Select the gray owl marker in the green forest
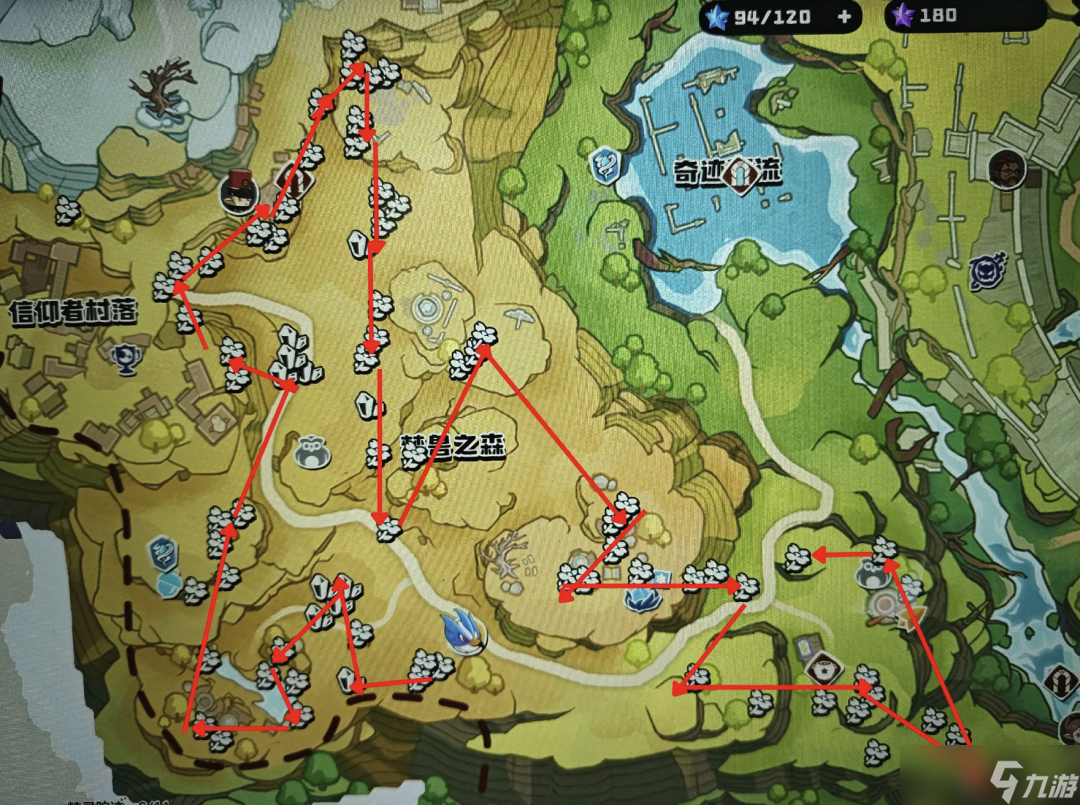The height and width of the screenshot is (805, 1080). click(872, 575)
